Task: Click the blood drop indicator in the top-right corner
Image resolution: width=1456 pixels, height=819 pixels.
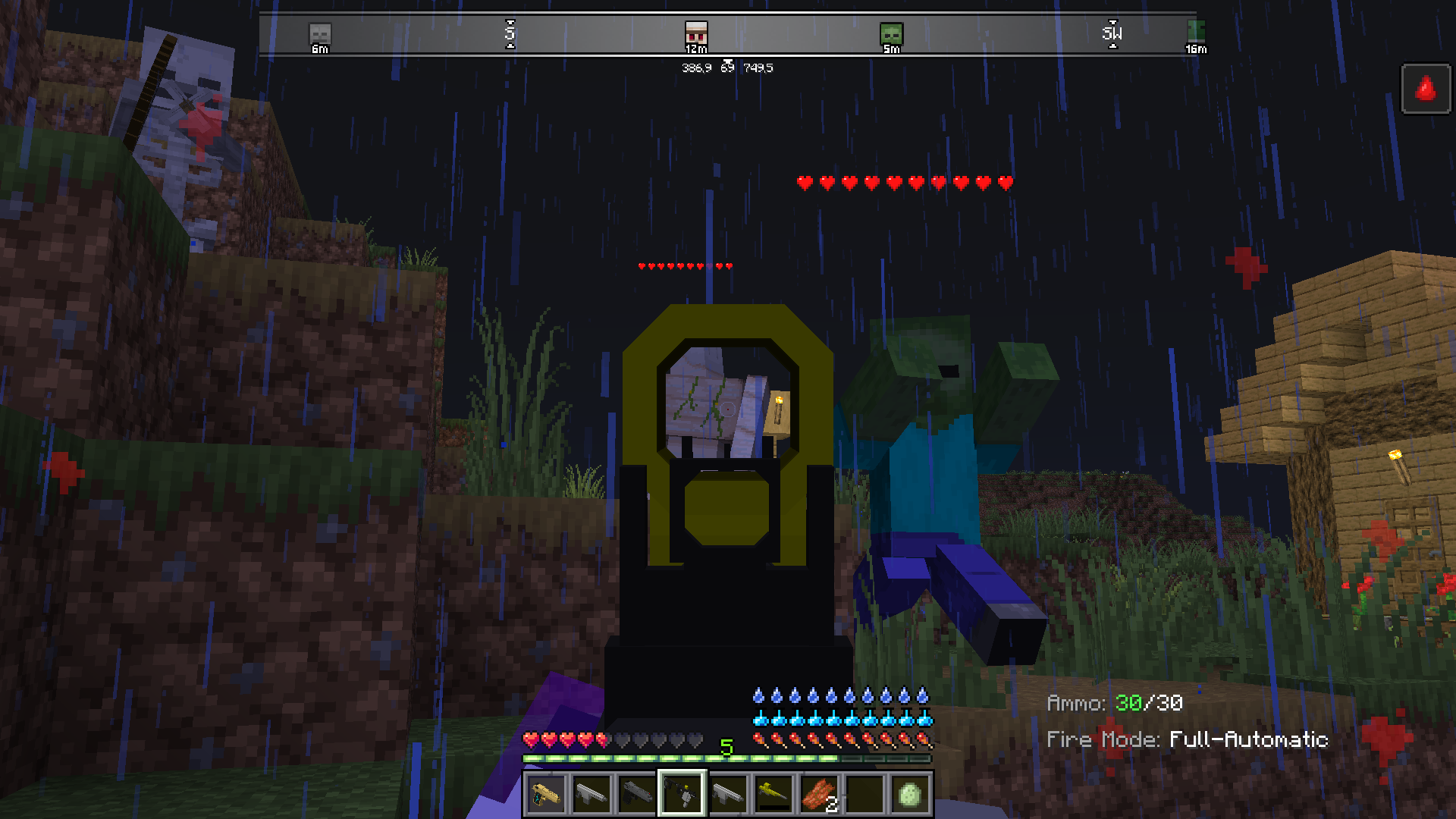Action: tap(1426, 89)
